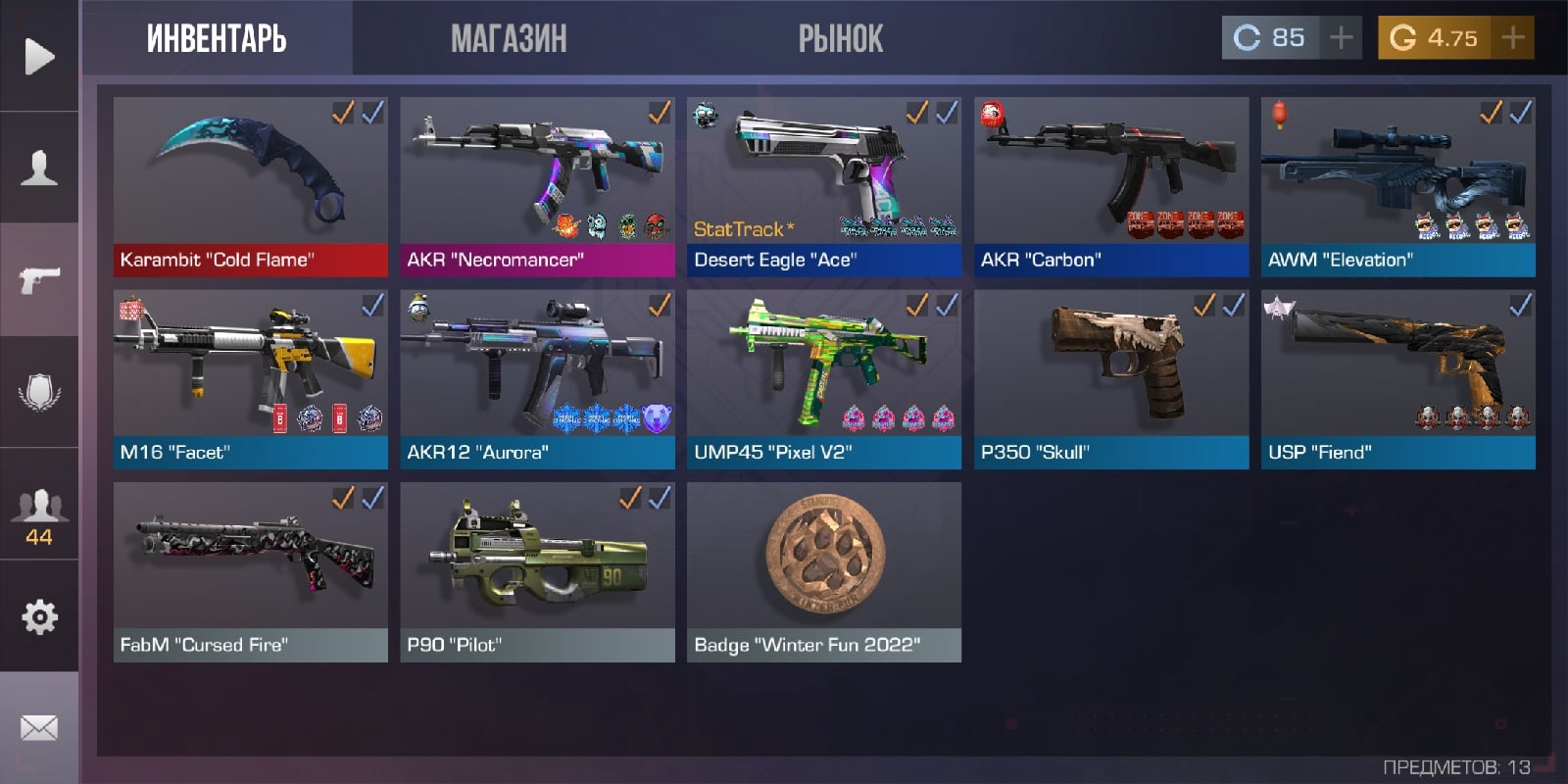Open the Рынок tab
Screen dimensions: 1568x784
click(840, 39)
